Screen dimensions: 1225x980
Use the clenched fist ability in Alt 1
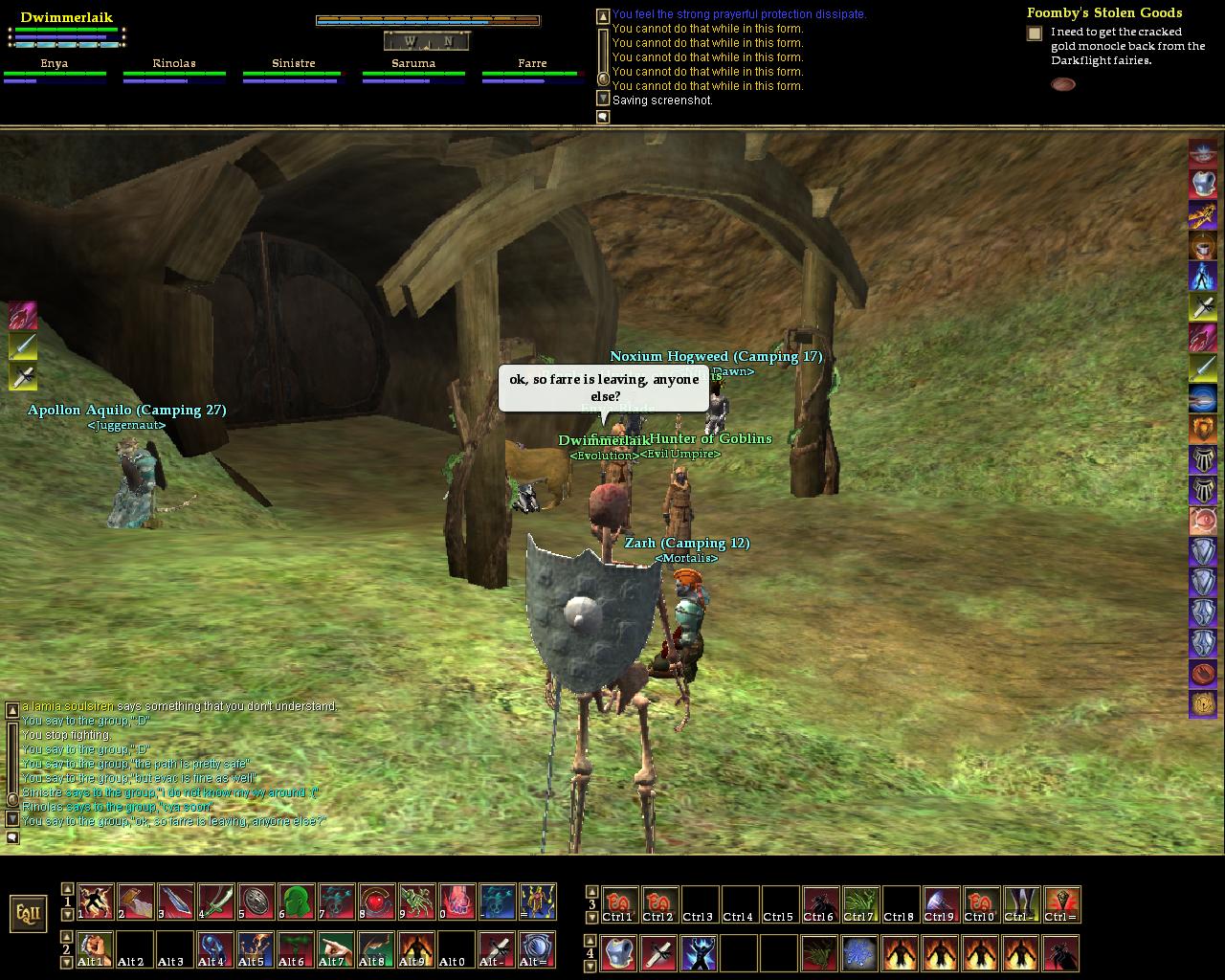[x=96, y=949]
